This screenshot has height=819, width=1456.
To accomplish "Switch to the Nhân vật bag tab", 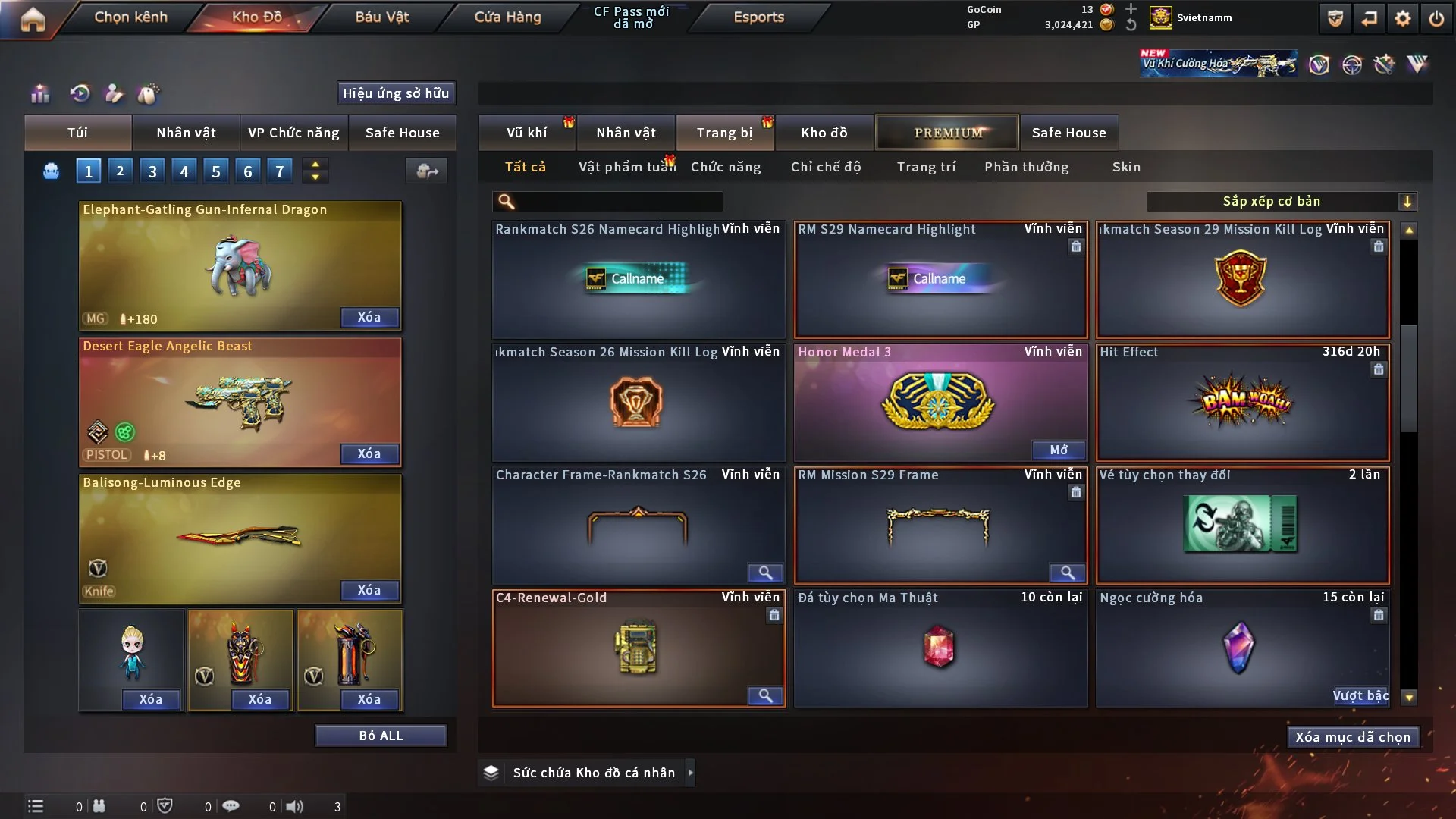I will (x=186, y=133).
